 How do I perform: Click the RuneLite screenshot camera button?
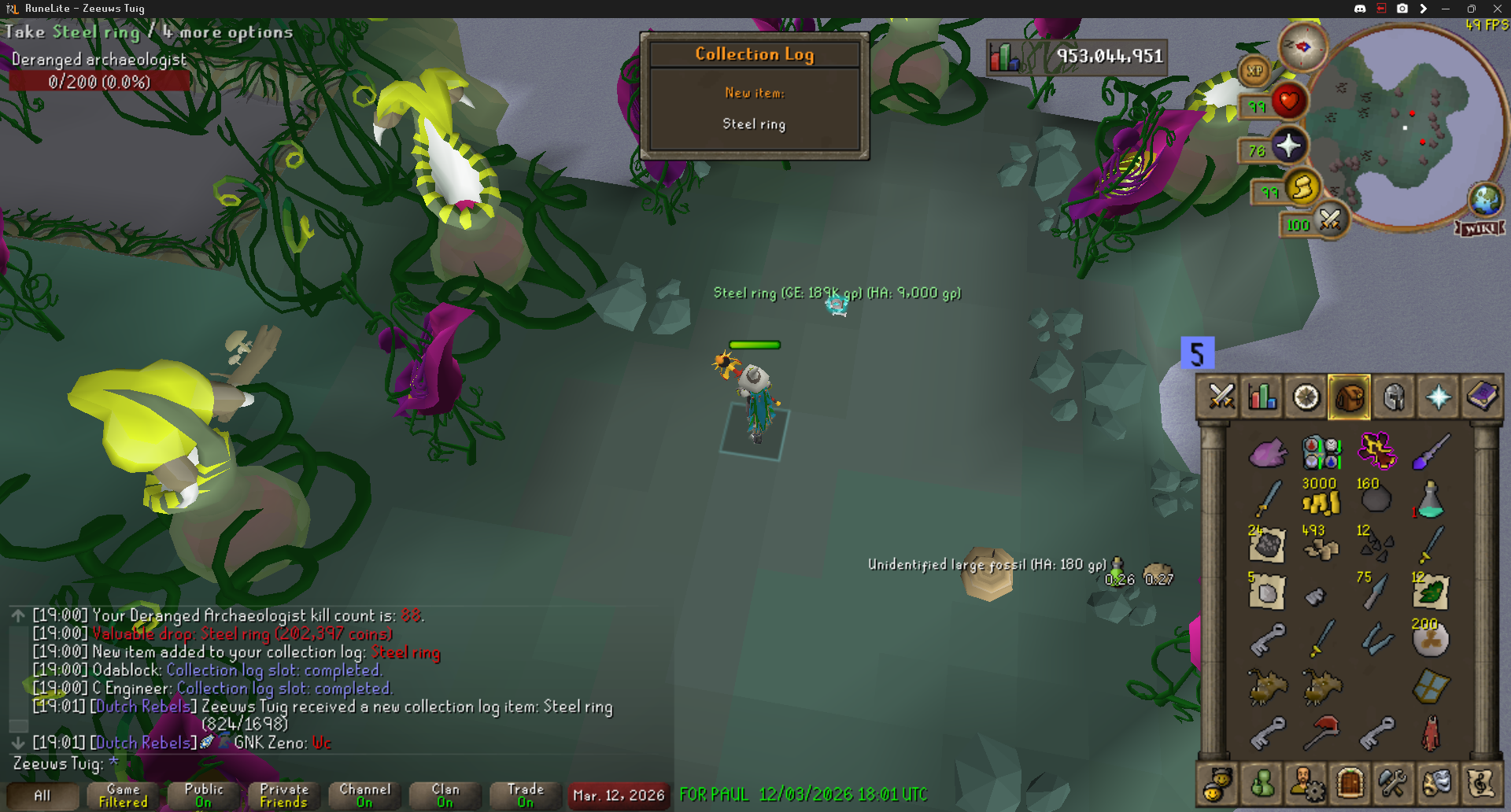[x=1402, y=9]
